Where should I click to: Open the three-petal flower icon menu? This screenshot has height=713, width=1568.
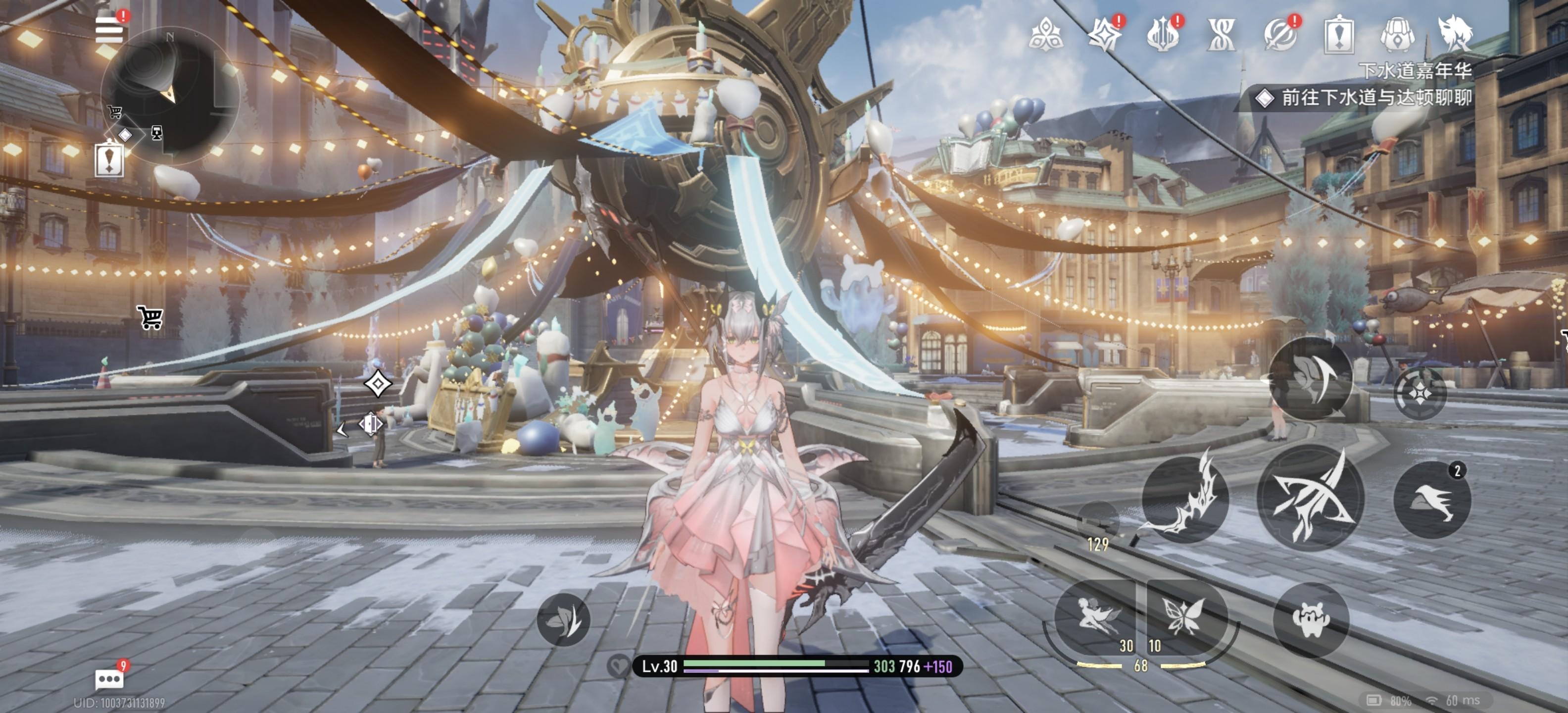pos(1046,34)
